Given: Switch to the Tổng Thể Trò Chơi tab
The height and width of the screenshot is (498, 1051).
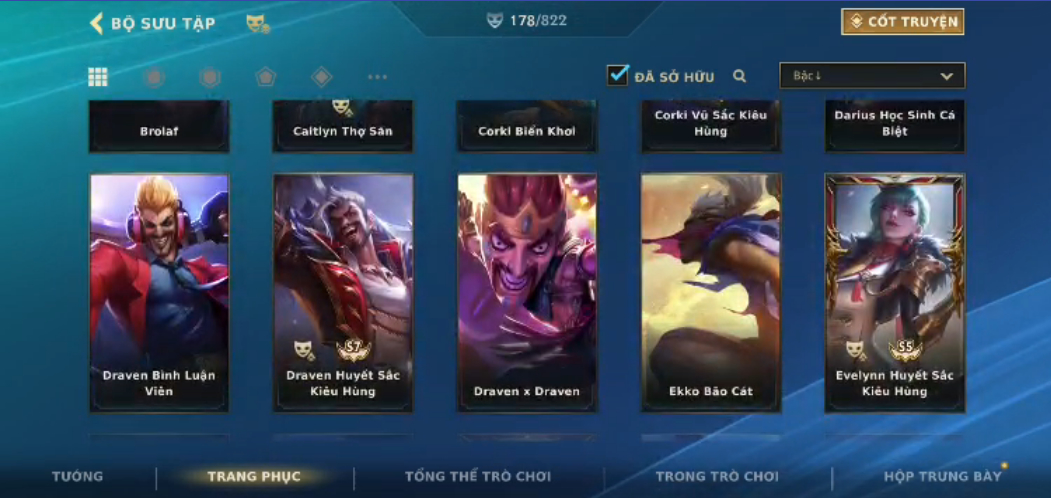Looking at the screenshot, I should click(x=478, y=476).
